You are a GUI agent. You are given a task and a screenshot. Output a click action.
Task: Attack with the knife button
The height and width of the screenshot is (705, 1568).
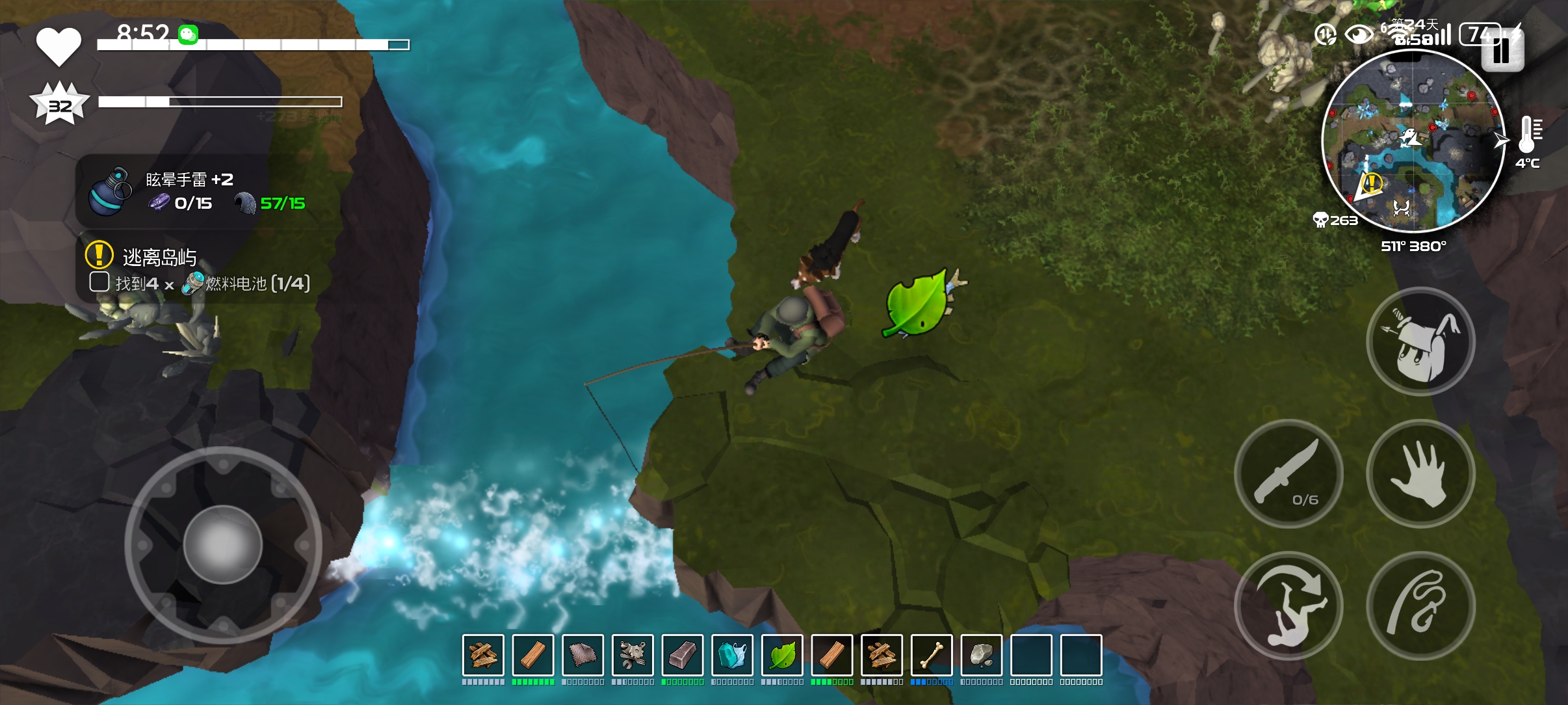(x=1288, y=473)
